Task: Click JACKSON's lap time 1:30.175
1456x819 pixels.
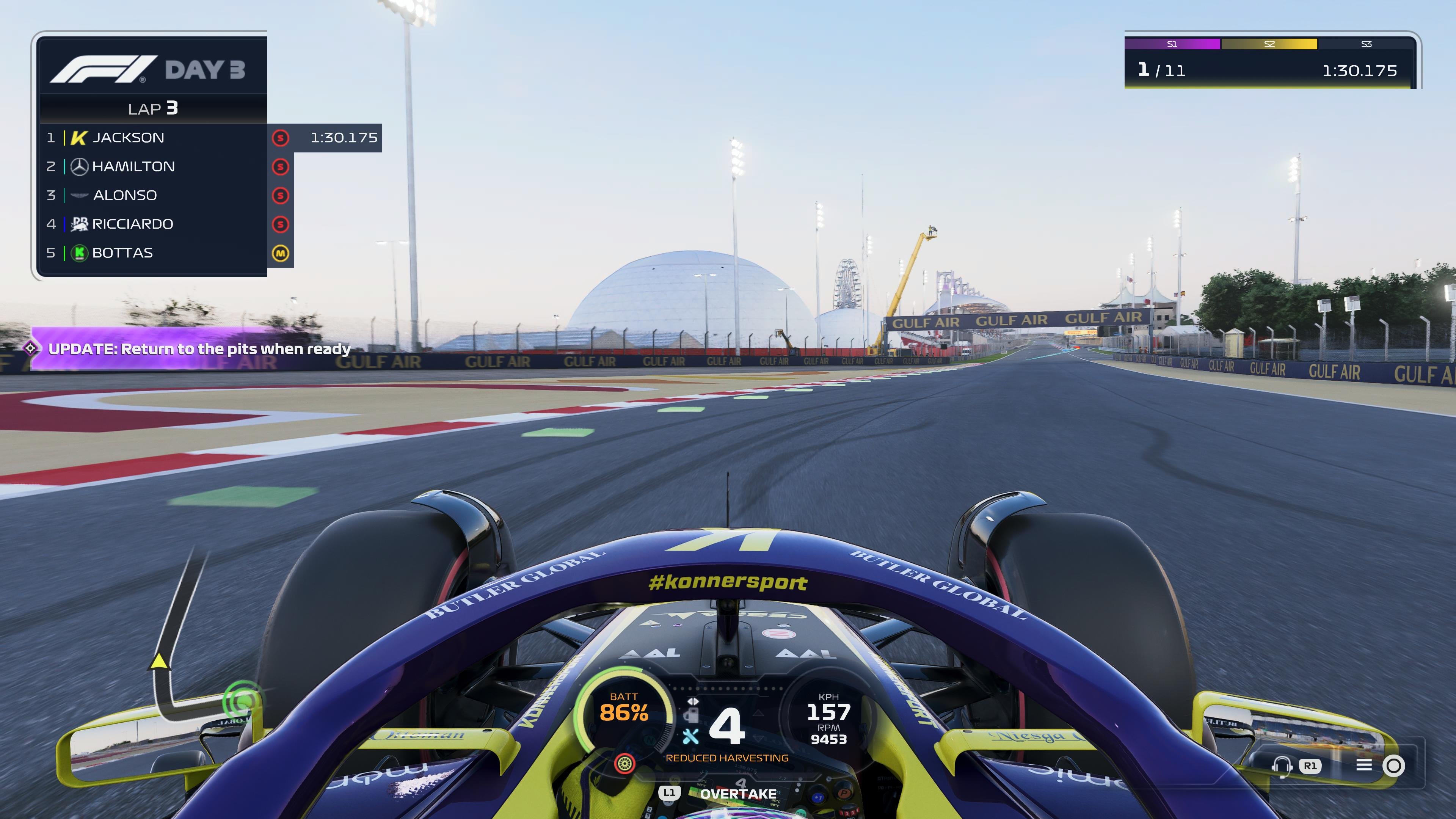Action: click(x=344, y=137)
